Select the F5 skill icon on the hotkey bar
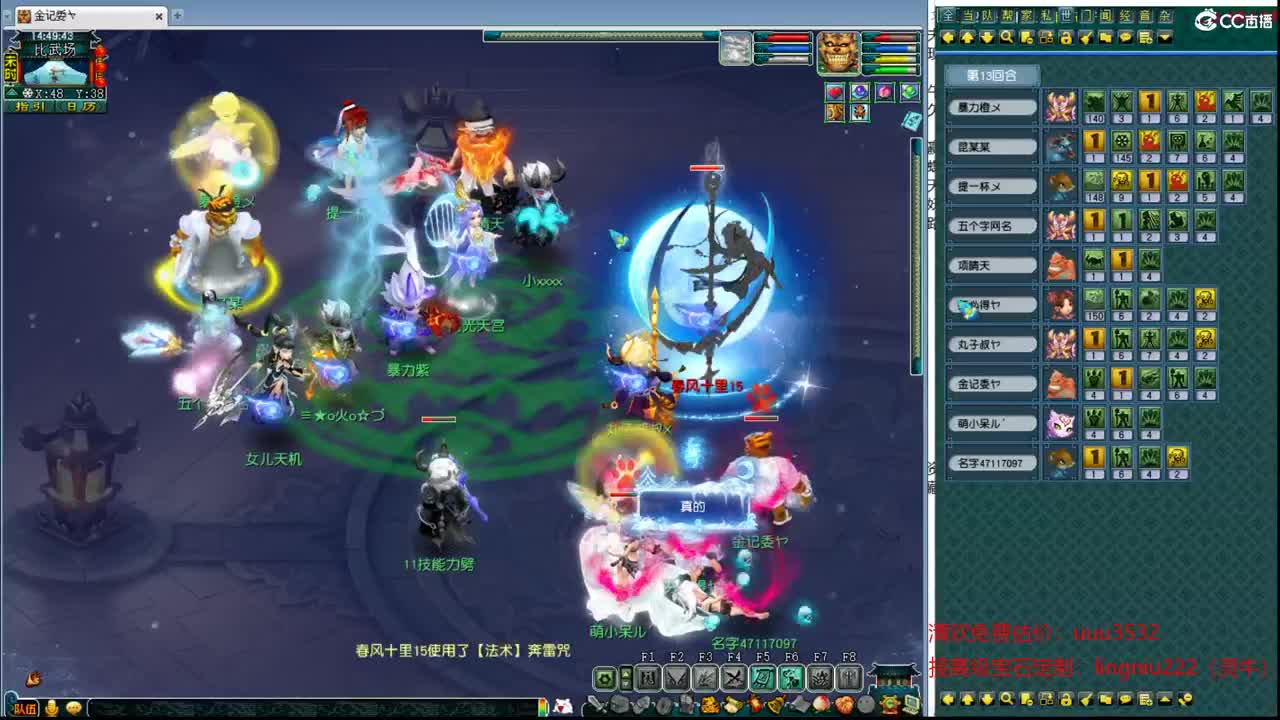The image size is (1280, 720). (765, 679)
